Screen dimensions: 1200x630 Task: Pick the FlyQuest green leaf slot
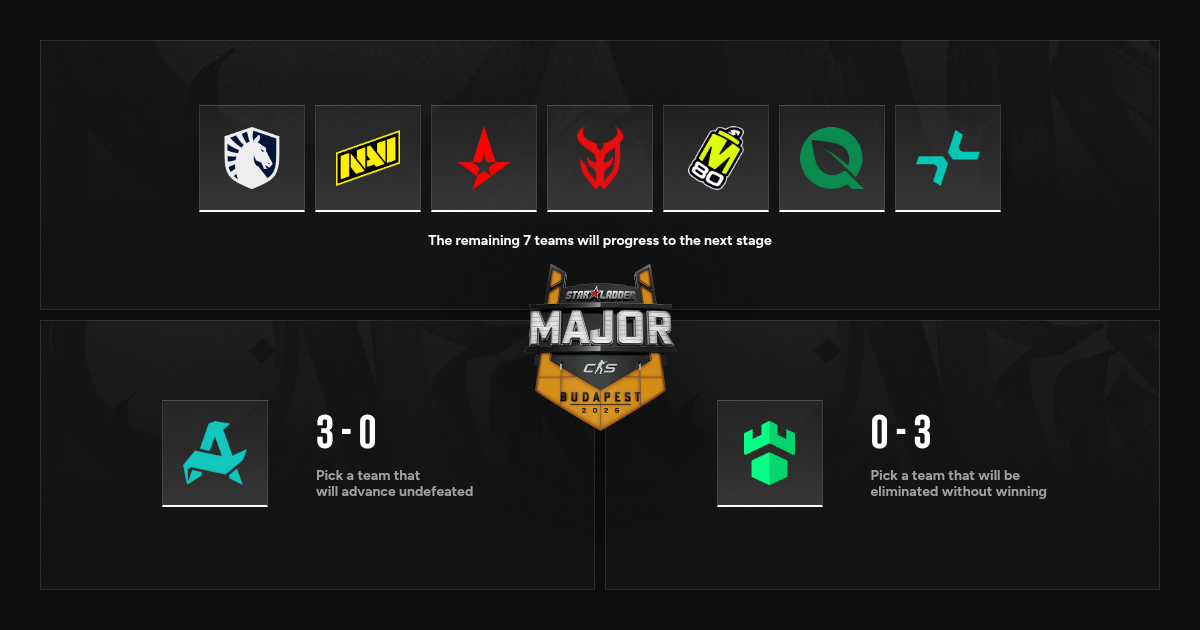[x=832, y=158]
